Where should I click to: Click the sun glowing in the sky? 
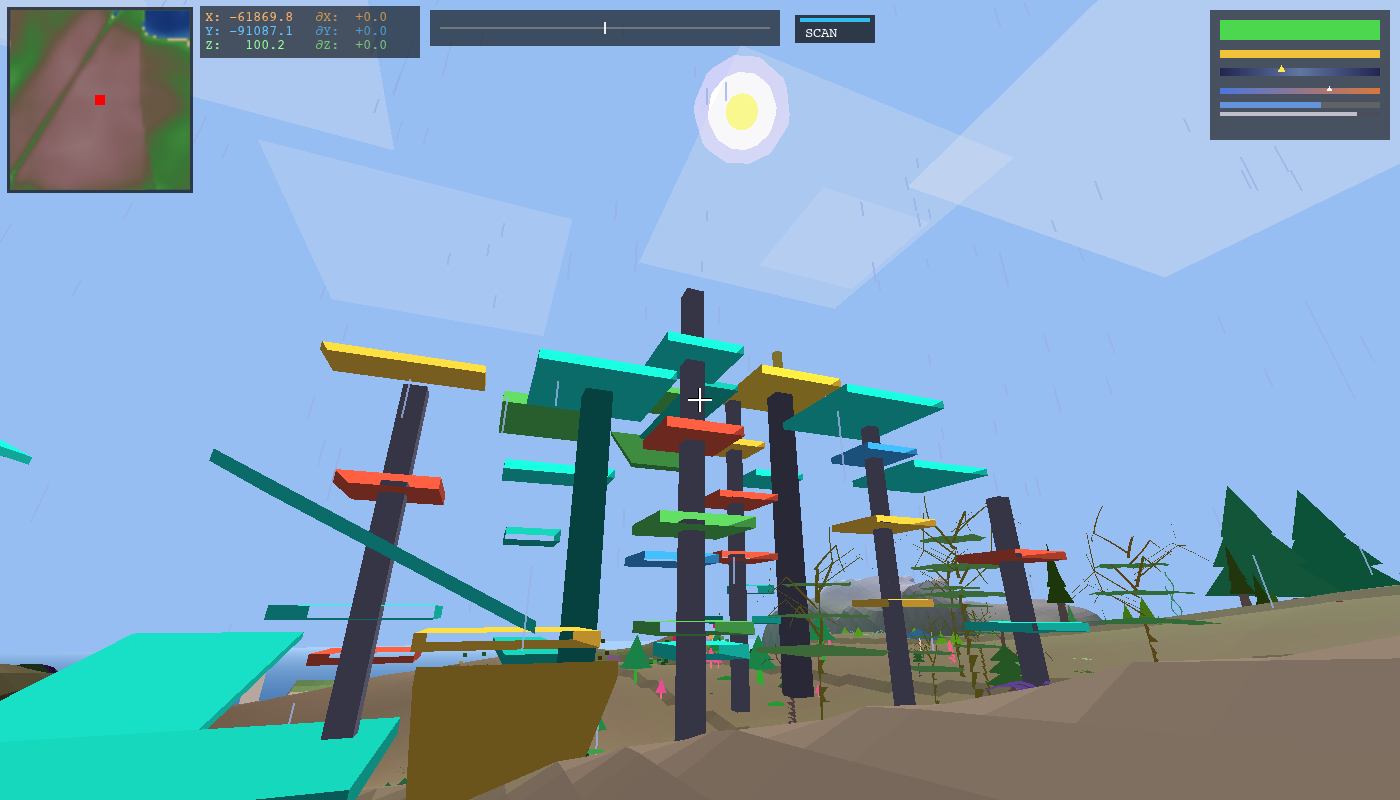click(740, 108)
